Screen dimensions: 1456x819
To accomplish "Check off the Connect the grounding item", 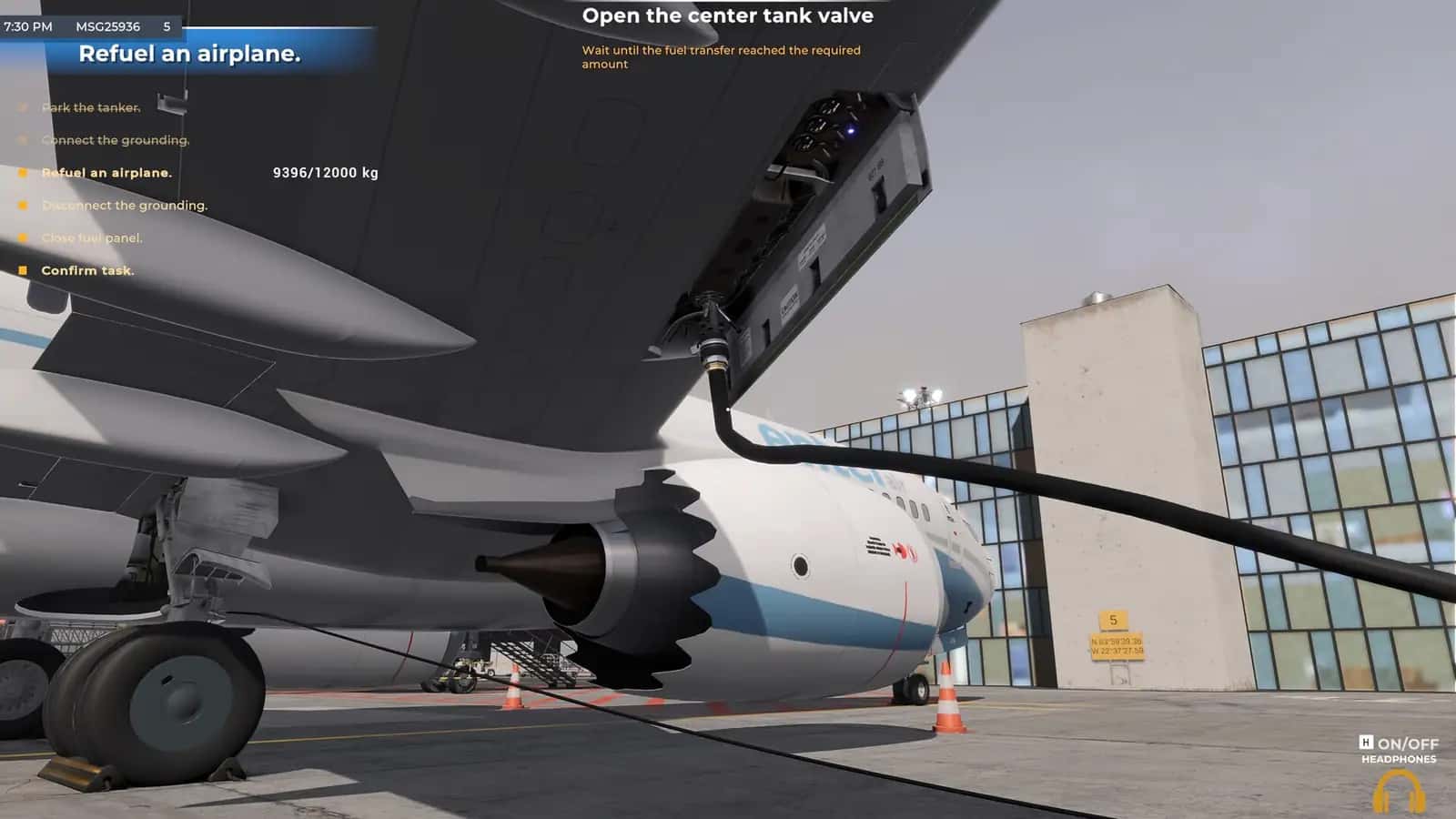I will 116,140.
